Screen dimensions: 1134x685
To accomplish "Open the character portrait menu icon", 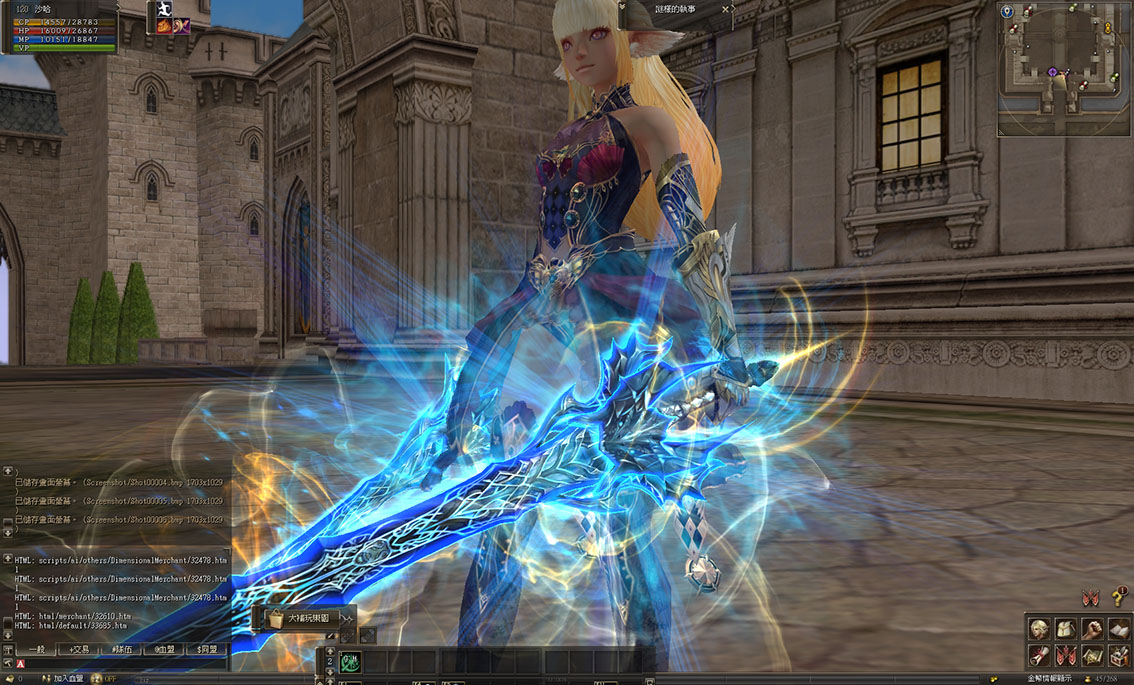I will pos(1040,629).
